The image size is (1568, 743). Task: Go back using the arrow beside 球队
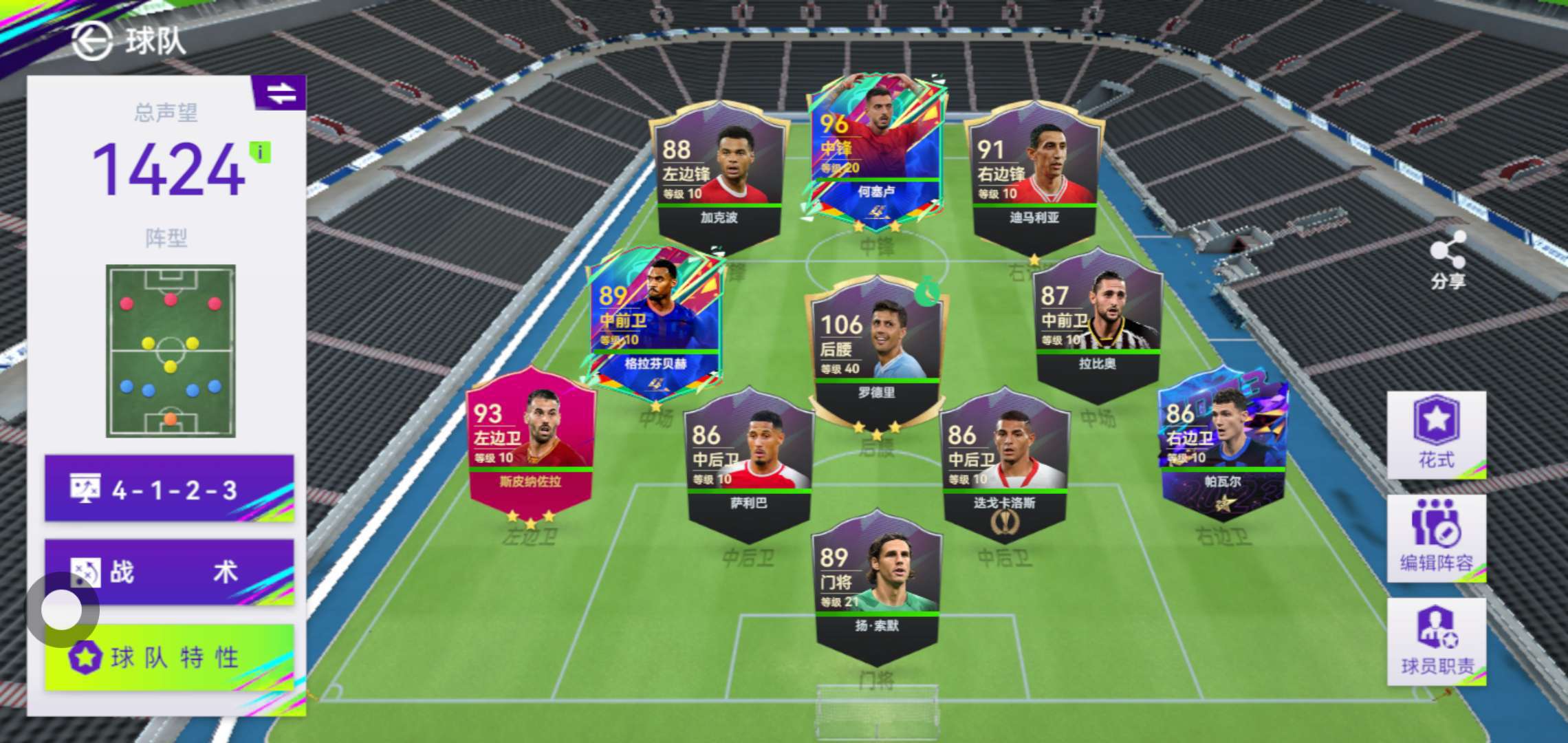click(91, 41)
